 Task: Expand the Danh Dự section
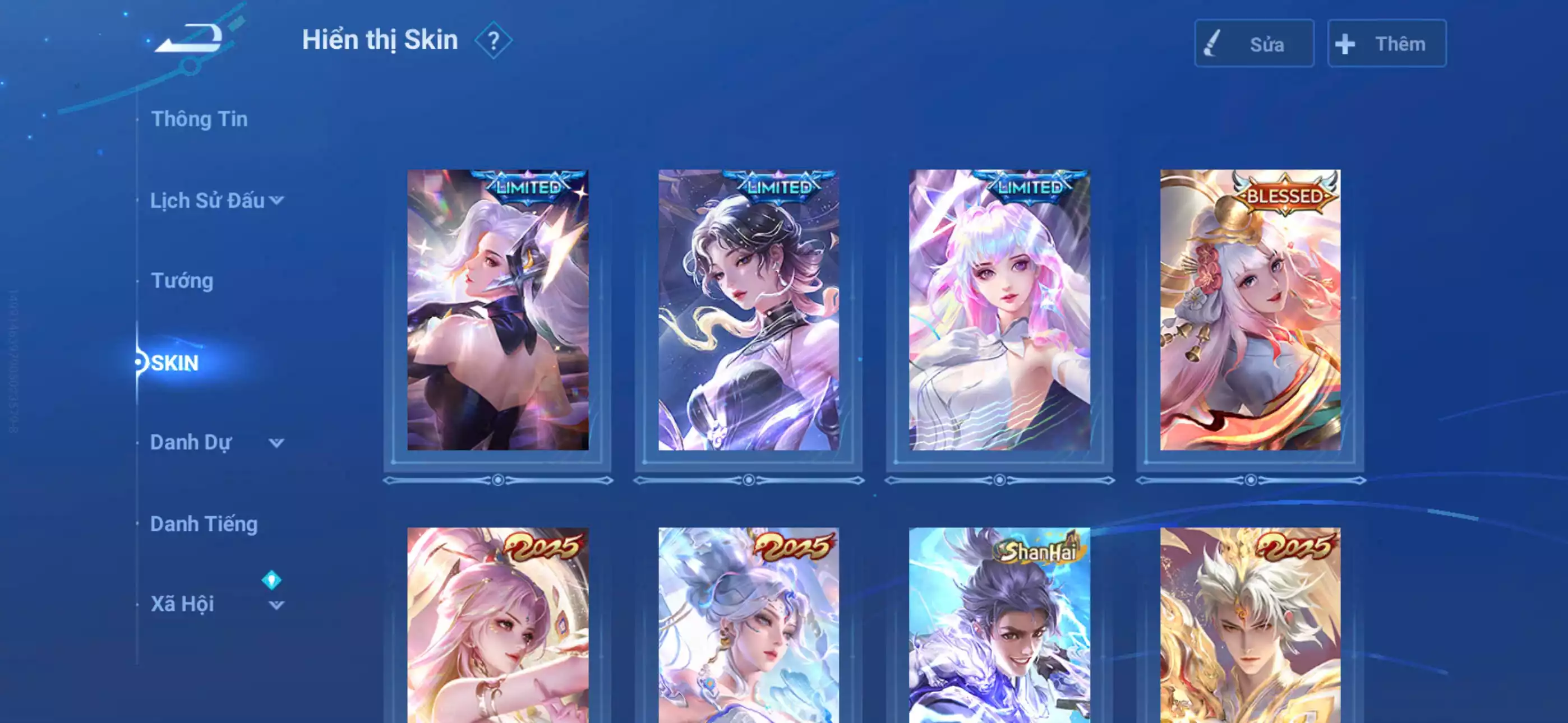[277, 444]
